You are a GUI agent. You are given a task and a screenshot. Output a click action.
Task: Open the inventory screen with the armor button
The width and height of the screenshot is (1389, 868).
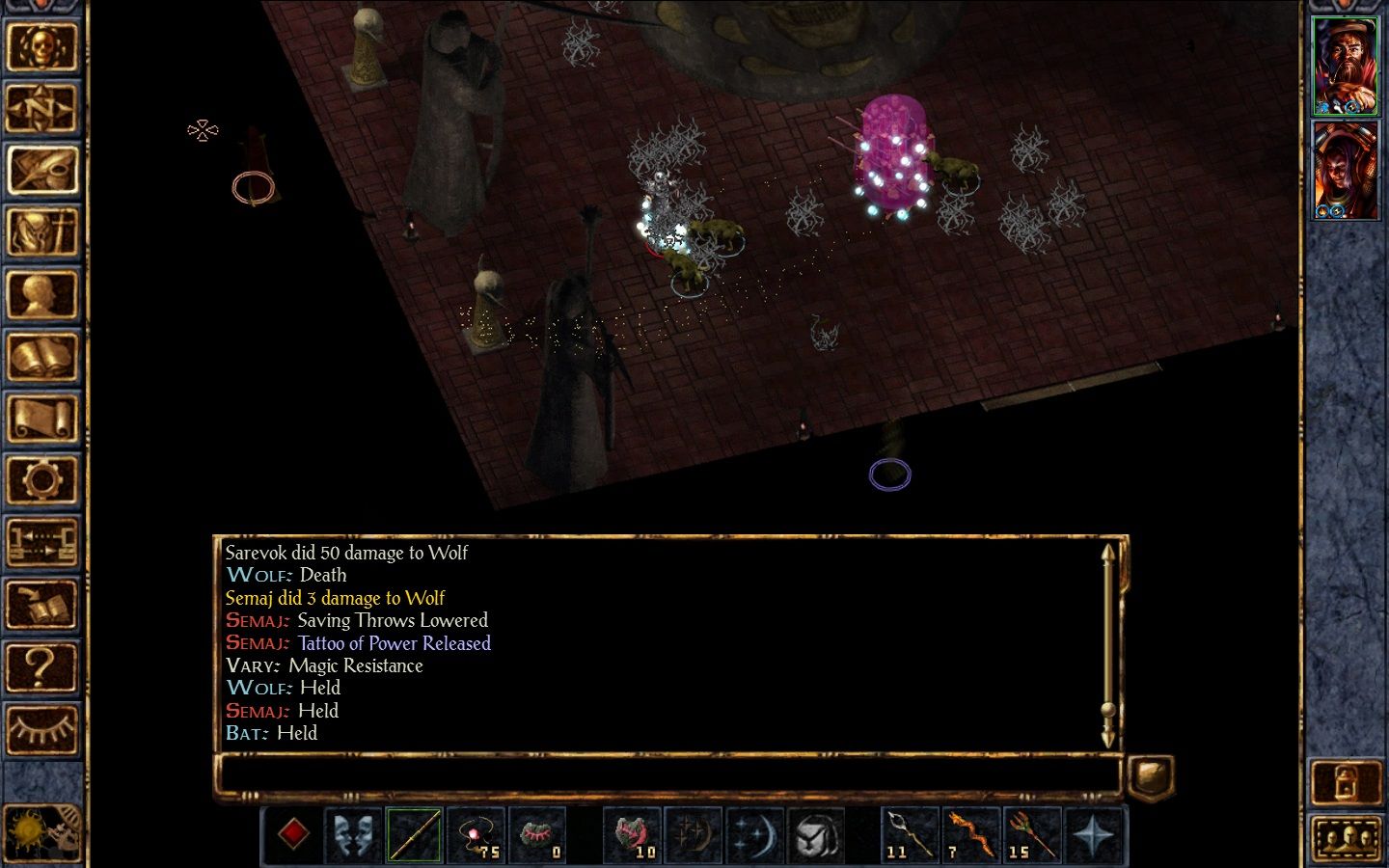41,232
